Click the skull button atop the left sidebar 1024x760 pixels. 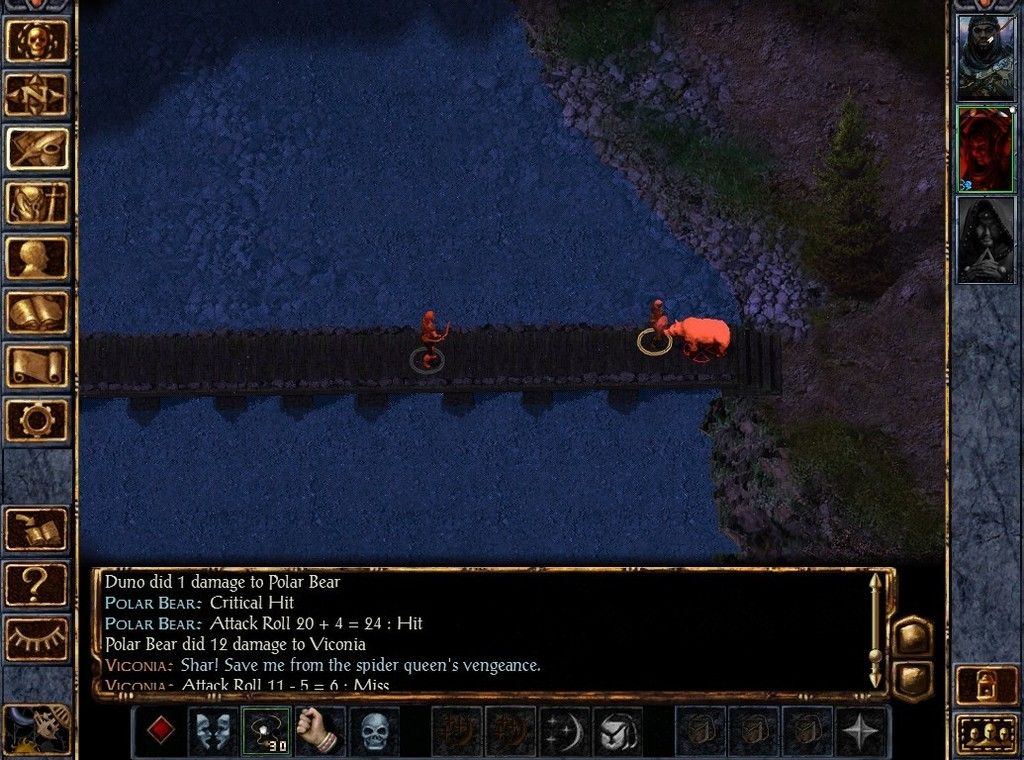38,41
